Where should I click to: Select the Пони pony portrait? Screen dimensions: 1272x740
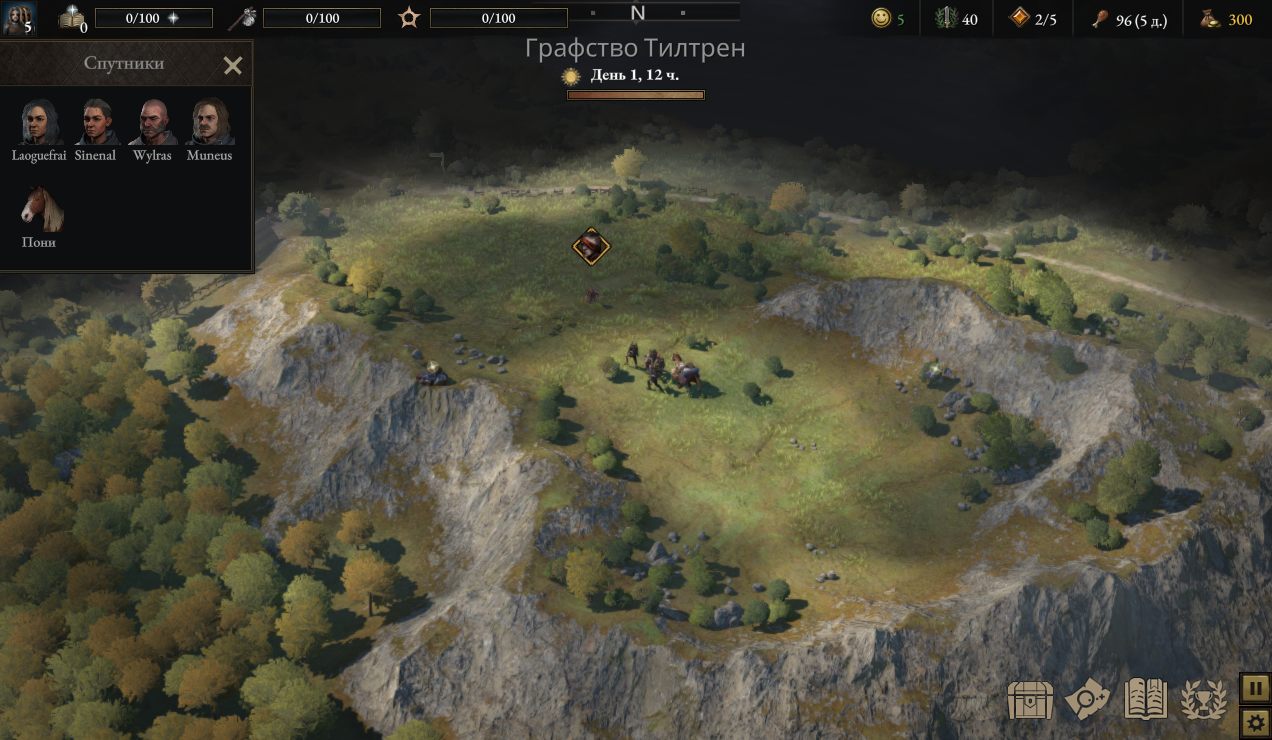(41, 208)
